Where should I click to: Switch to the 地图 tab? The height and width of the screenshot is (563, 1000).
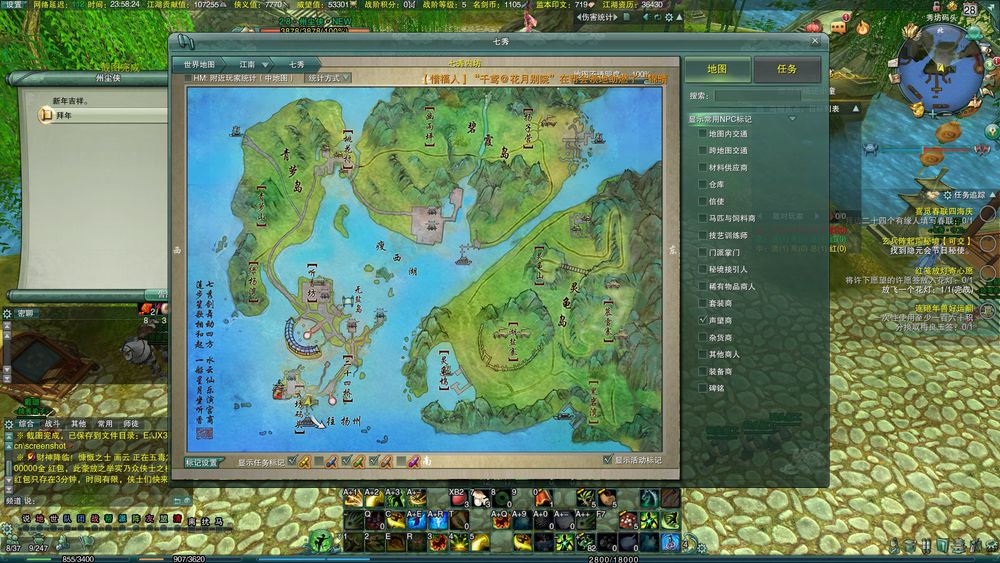pyautogui.click(x=716, y=69)
